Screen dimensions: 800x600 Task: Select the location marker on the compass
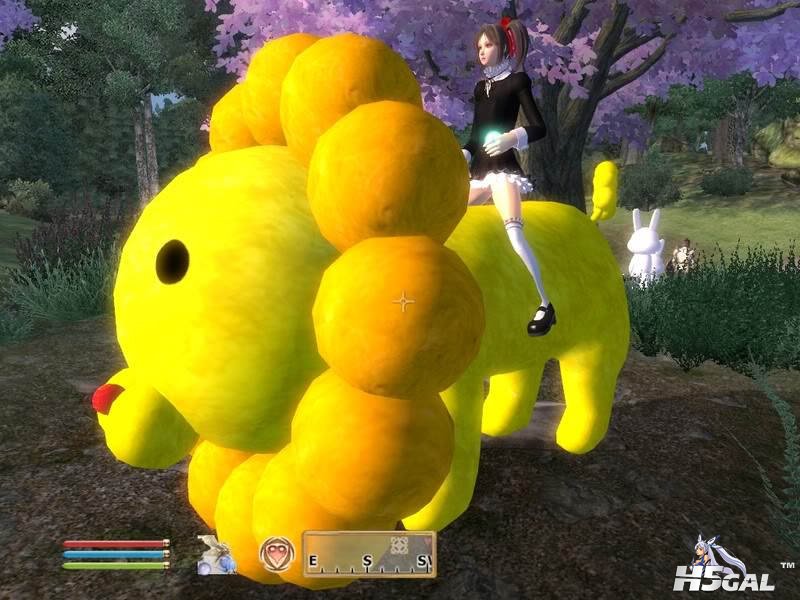click(398, 546)
